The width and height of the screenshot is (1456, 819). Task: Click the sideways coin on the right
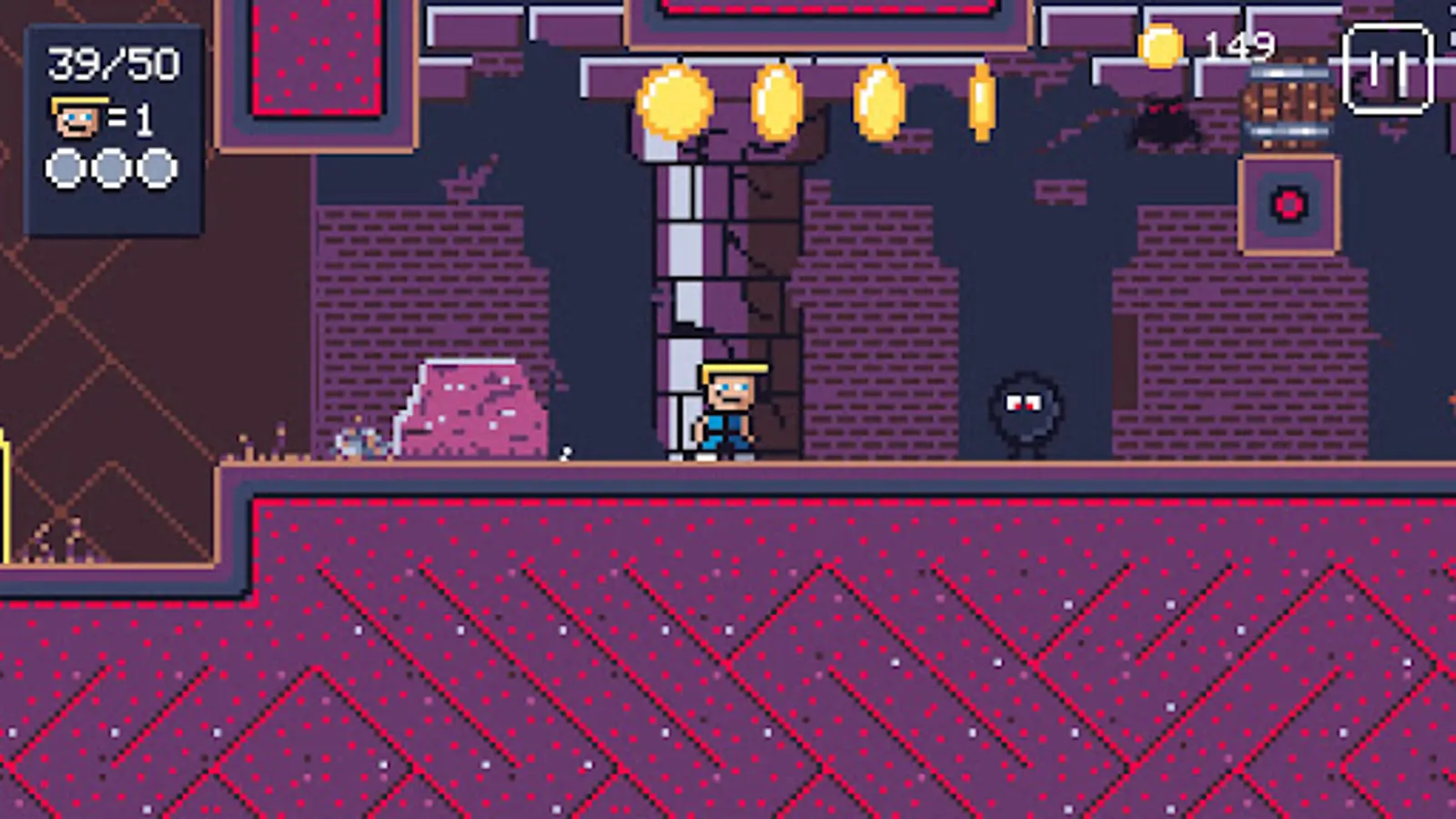coord(982,103)
